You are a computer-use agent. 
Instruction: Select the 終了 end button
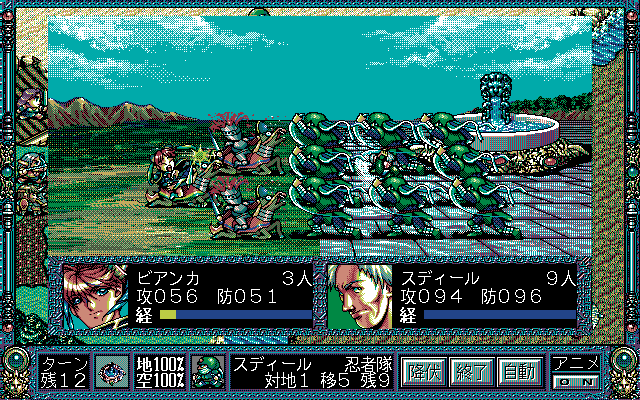tap(471, 371)
